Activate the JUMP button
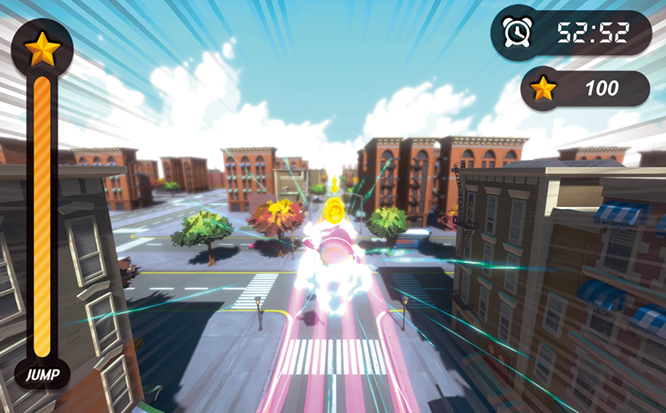 (40, 375)
